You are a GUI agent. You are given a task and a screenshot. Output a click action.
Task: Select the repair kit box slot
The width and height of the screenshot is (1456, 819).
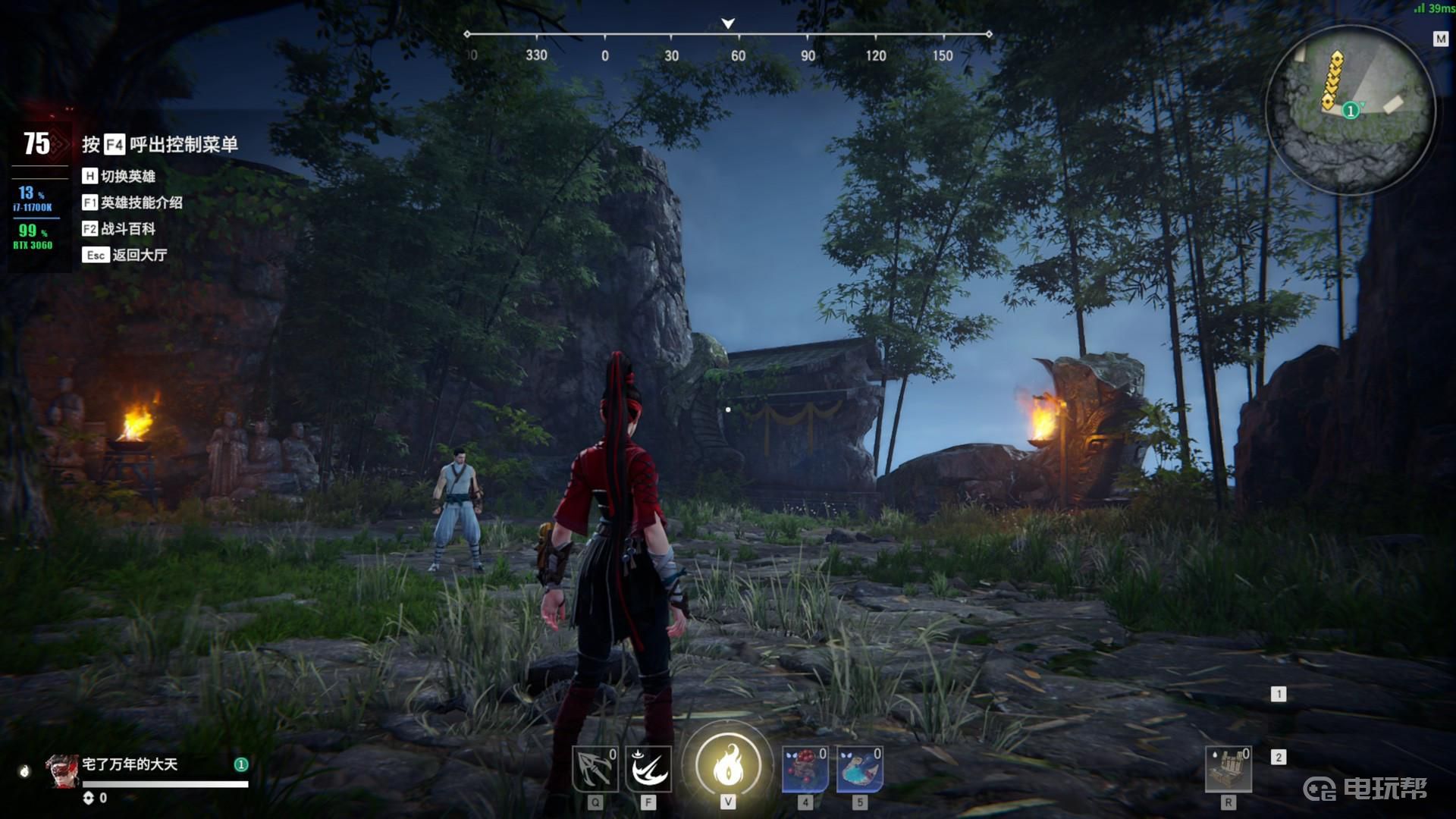click(1228, 769)
